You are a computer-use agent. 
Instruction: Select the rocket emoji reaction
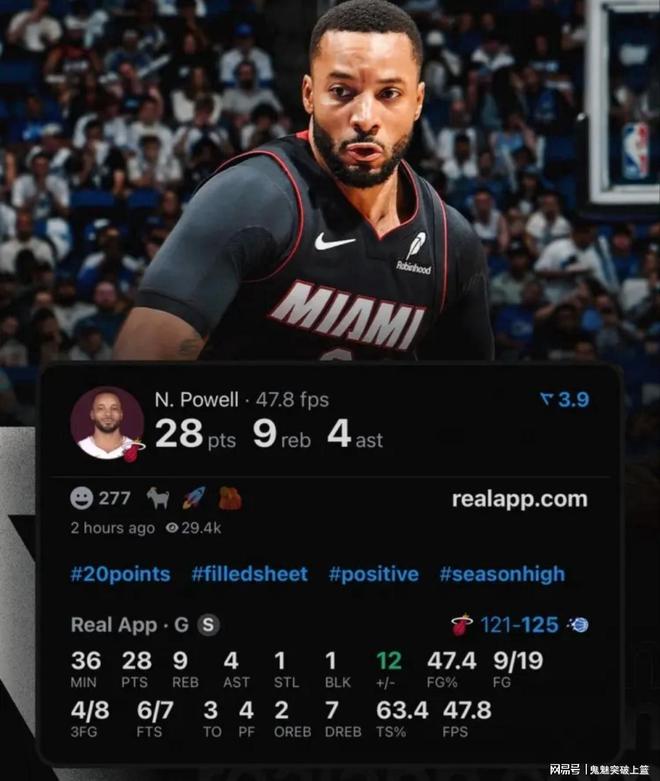(x=195, y=498)
